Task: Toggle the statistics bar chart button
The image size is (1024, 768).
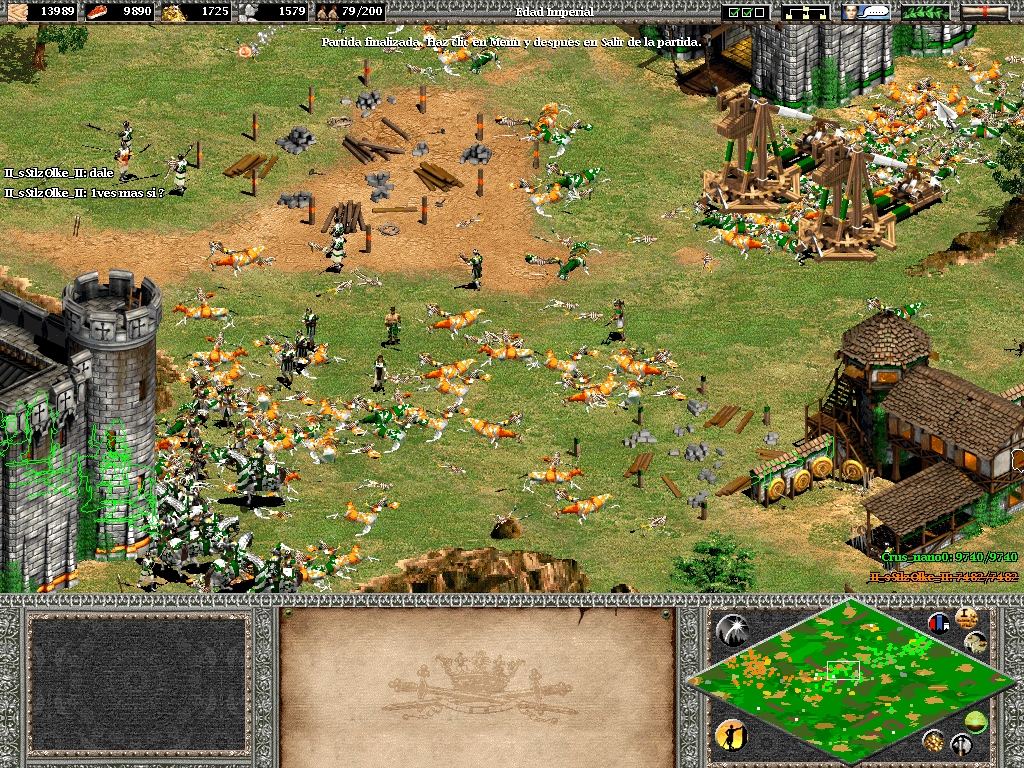Action: click(x=938, y=623)
